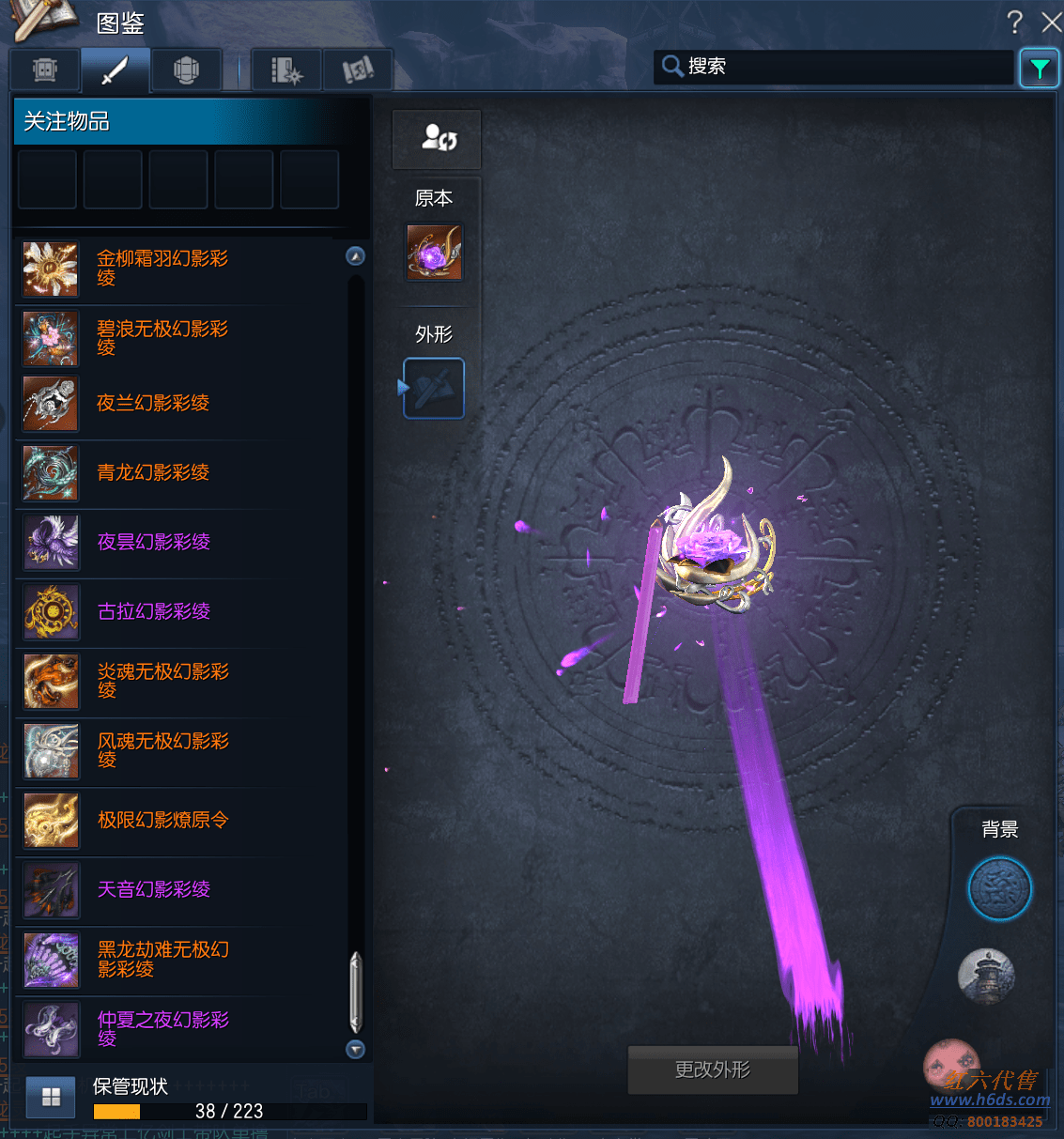Select 金柳霜羽幻影彩绫 from the list
Viewport: 1064px width, 1139px height.
coord(162,269)
